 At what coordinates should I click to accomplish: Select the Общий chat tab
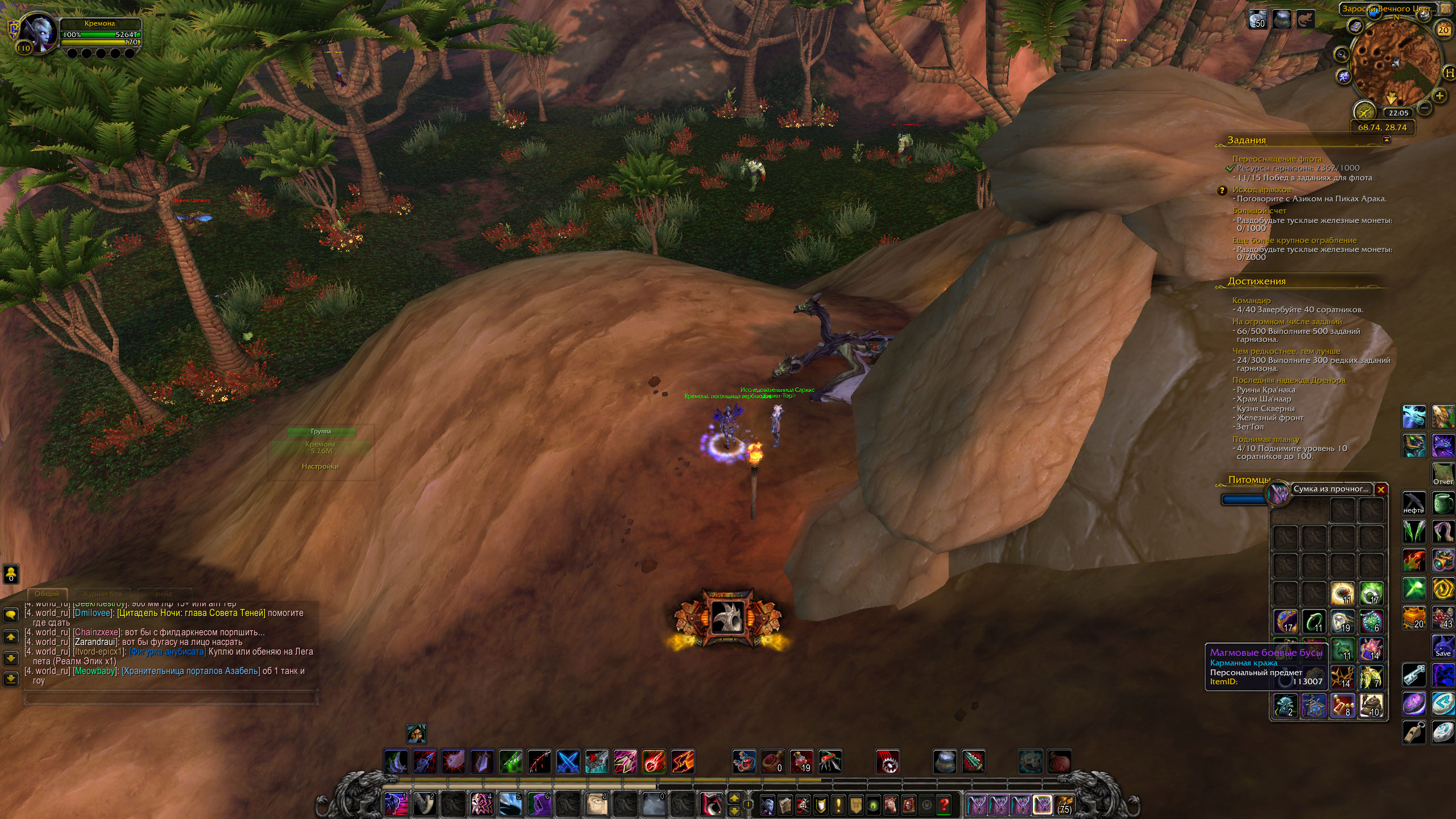(47, 594)
